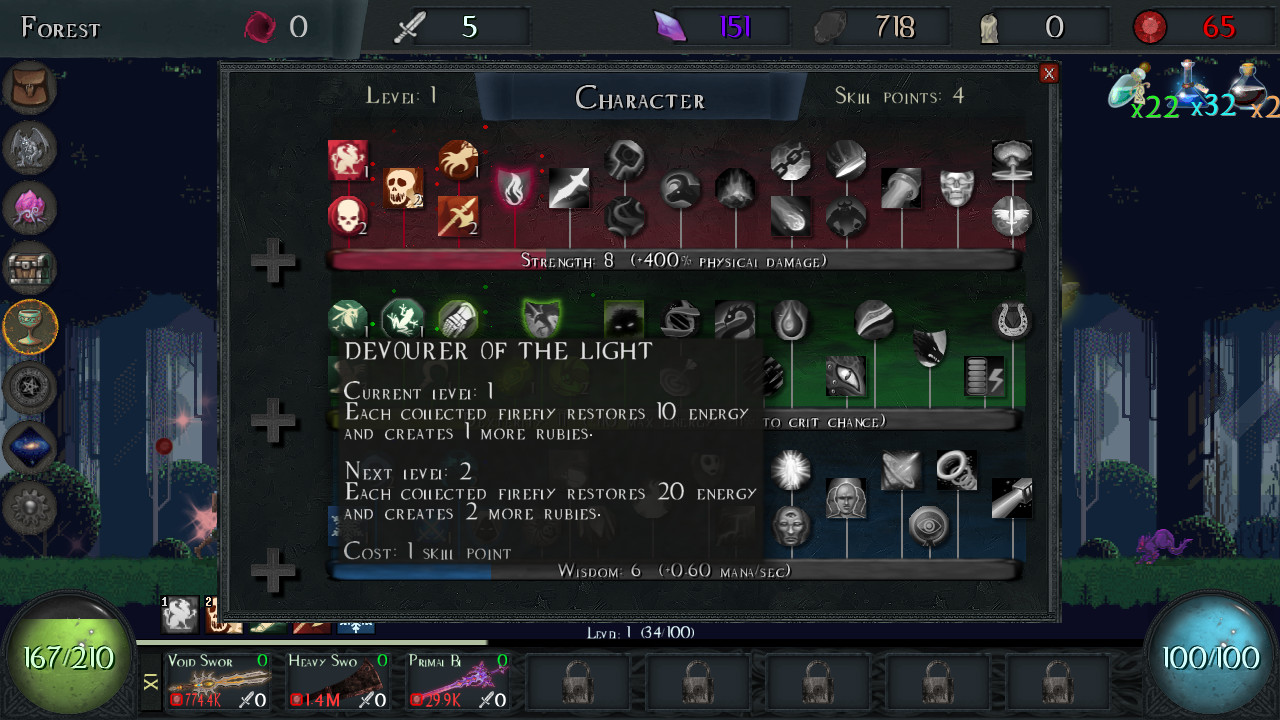
Task: Select the frog skill in the green tree
Action: point(403,319)
